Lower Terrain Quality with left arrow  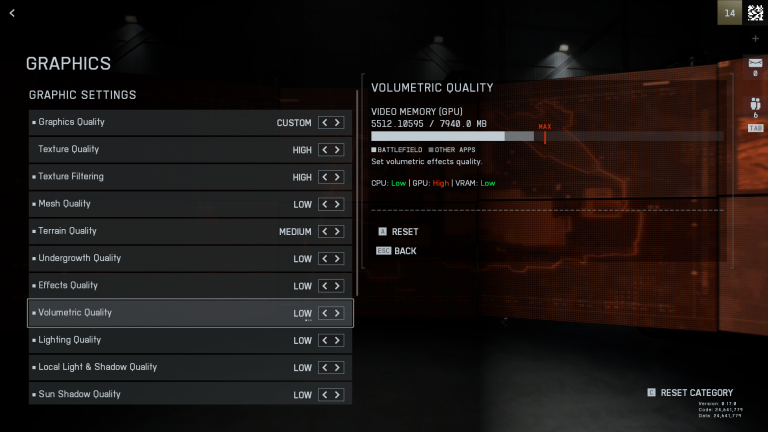click(x=324, y=231)
